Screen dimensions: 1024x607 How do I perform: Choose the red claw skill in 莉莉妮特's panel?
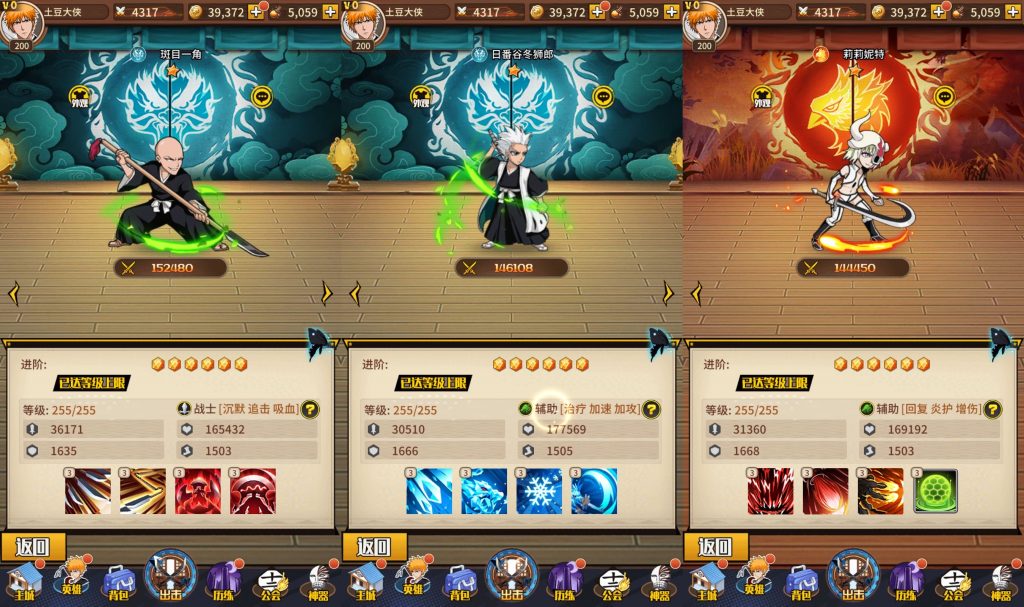(770, 491)
